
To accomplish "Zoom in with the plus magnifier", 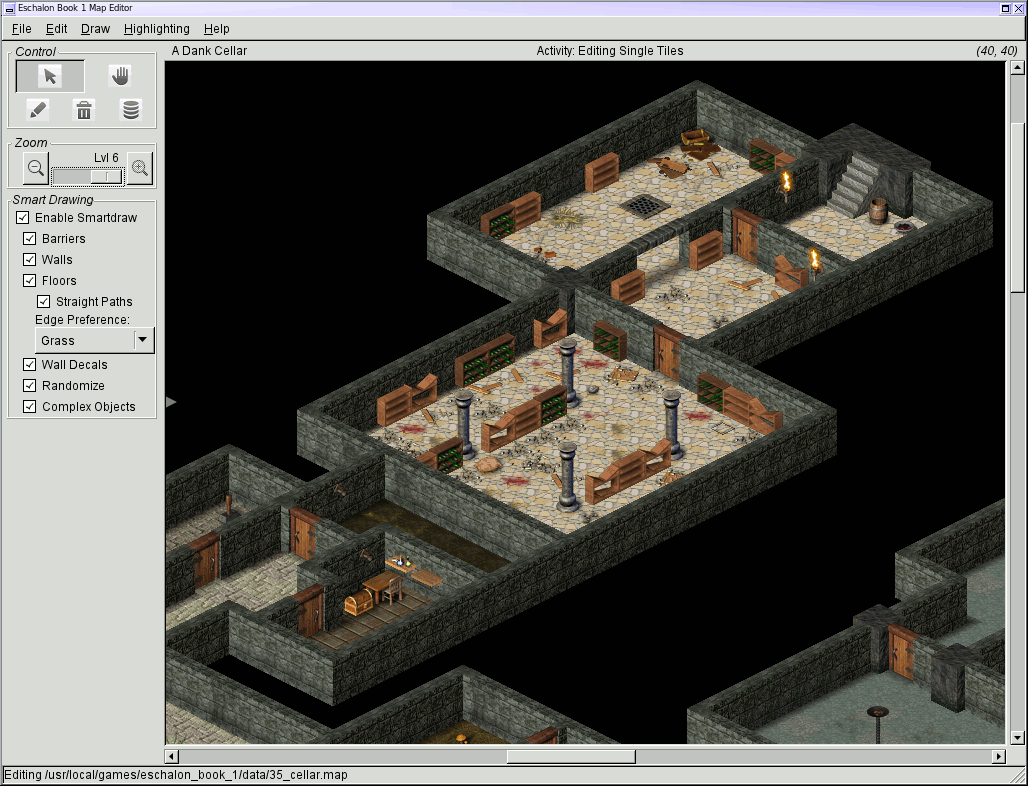I will pos(140,169).
